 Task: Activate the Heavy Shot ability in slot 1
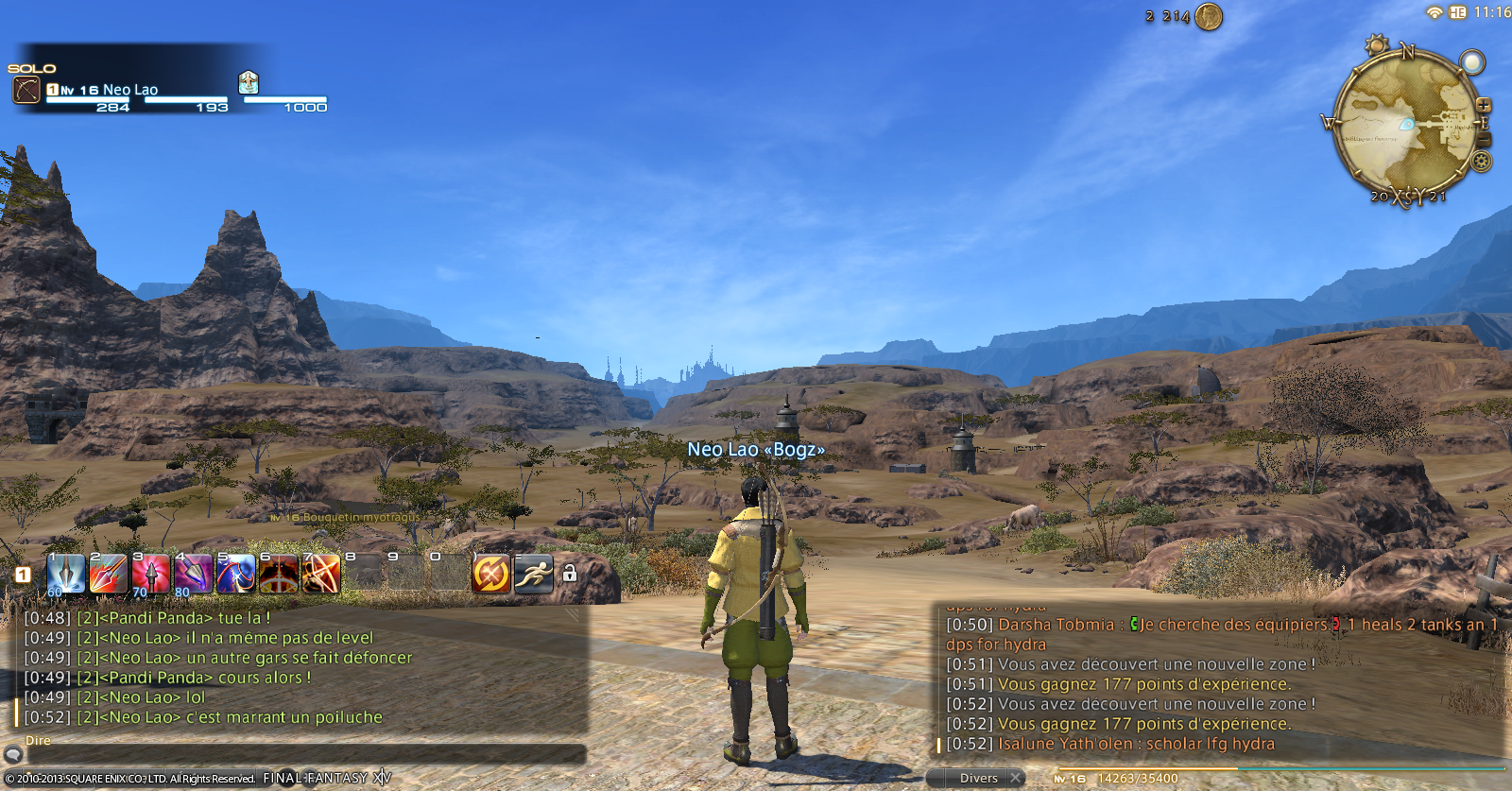(x=65, y=574)
